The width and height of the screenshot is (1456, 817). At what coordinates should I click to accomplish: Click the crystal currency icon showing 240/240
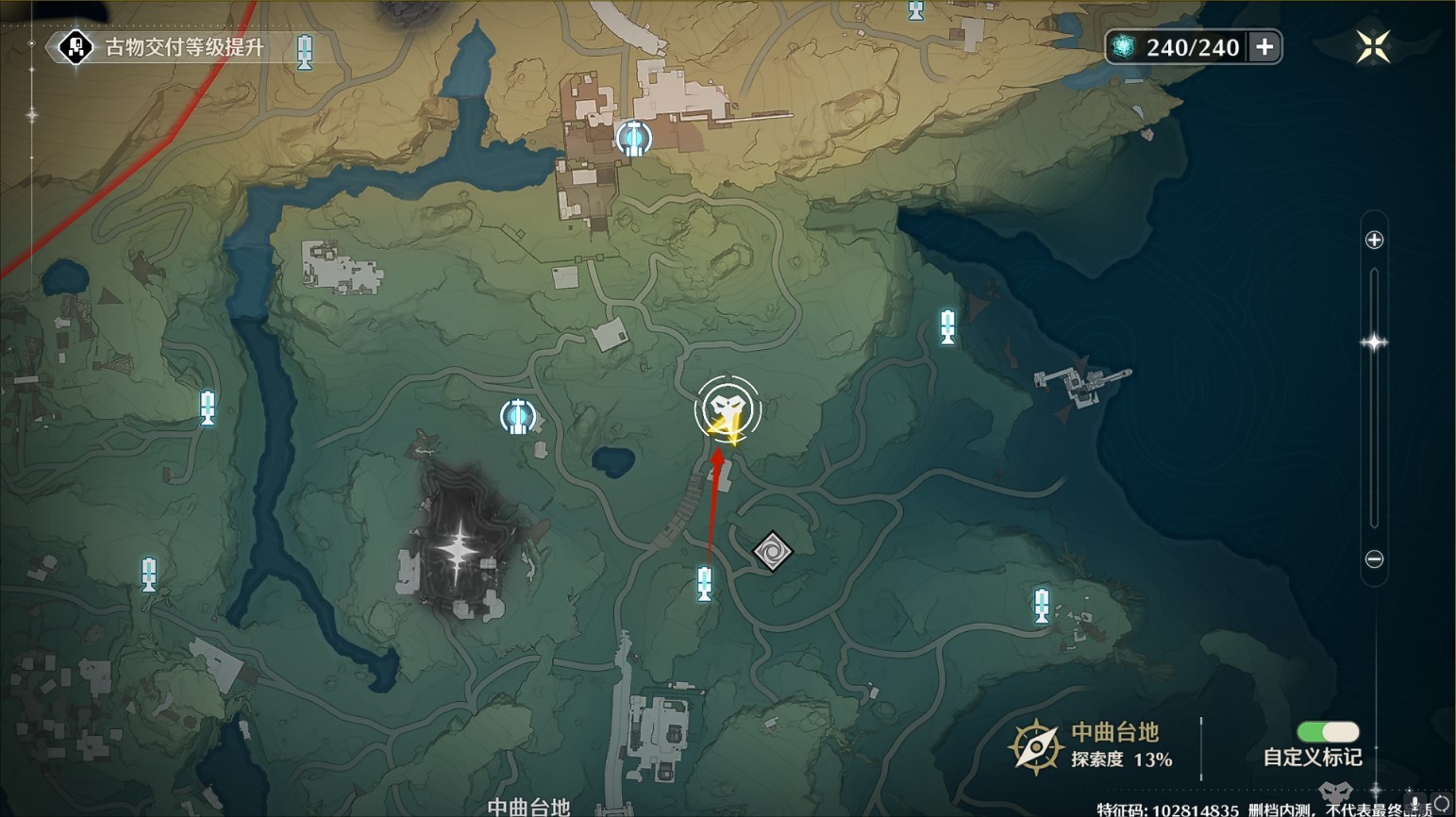tap(1125, 47)
